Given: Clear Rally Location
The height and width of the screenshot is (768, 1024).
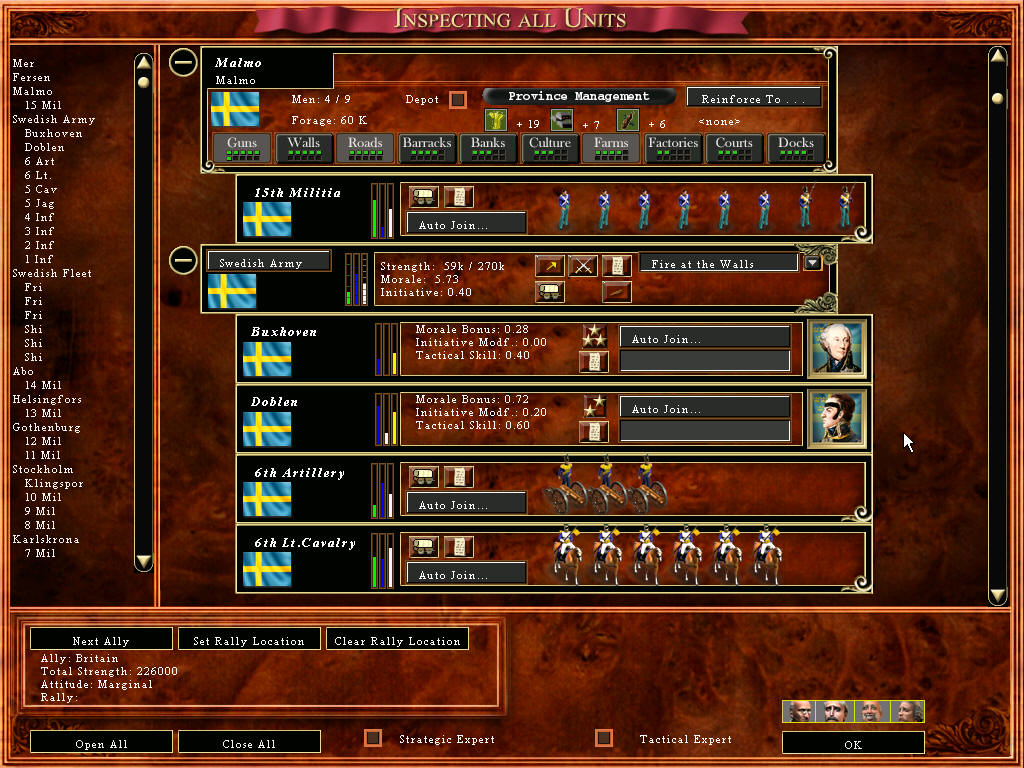Looking at the screenshot, I should click(x=397, y=640).
